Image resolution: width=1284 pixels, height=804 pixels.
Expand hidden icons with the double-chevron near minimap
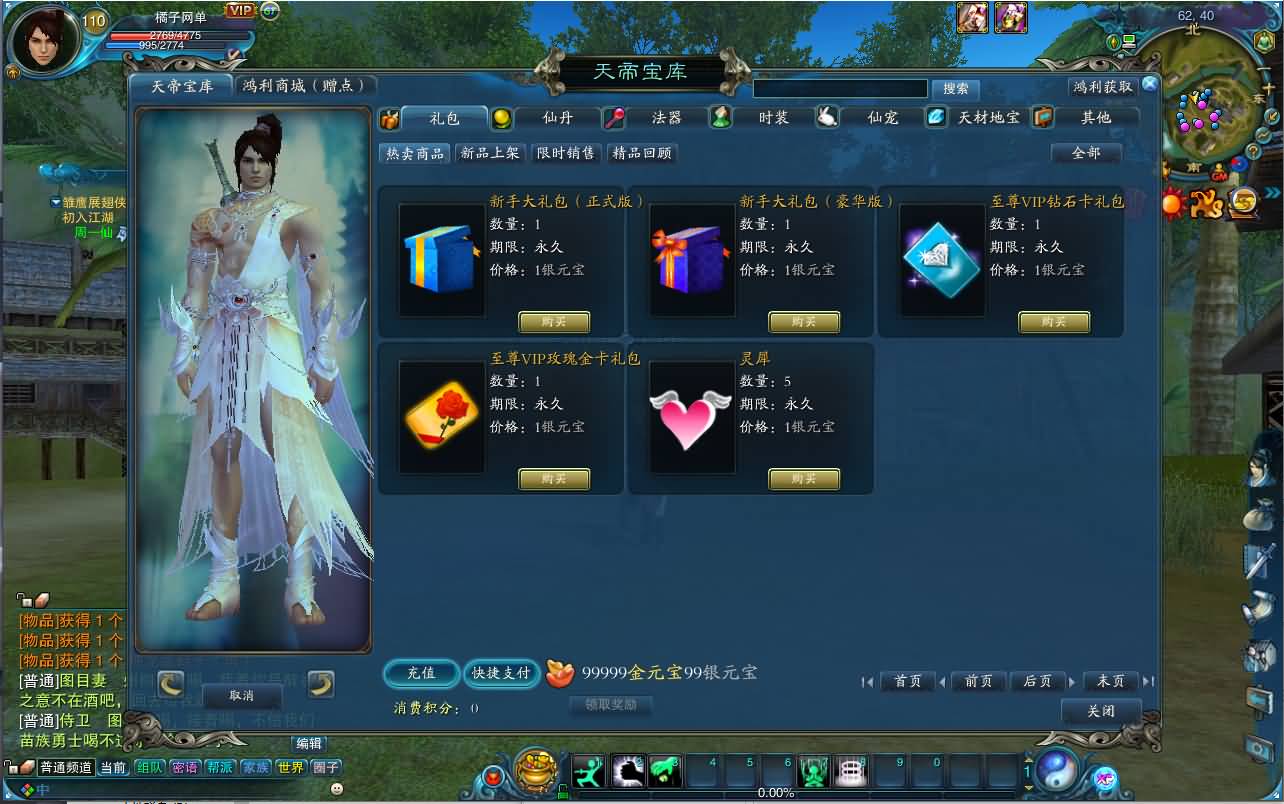(x=1272, y=191)
